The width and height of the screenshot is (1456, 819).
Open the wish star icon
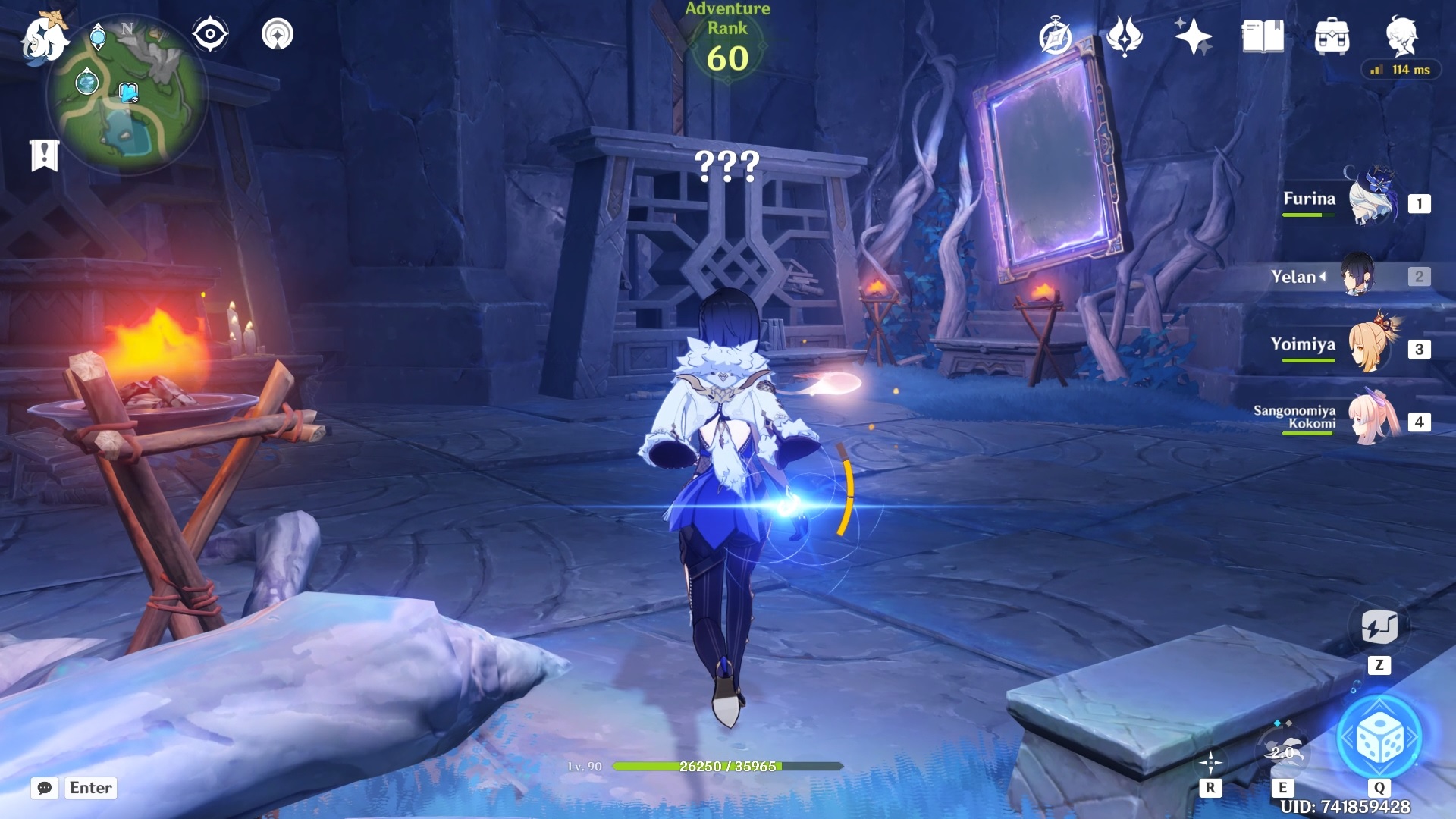coord(1193,36)
